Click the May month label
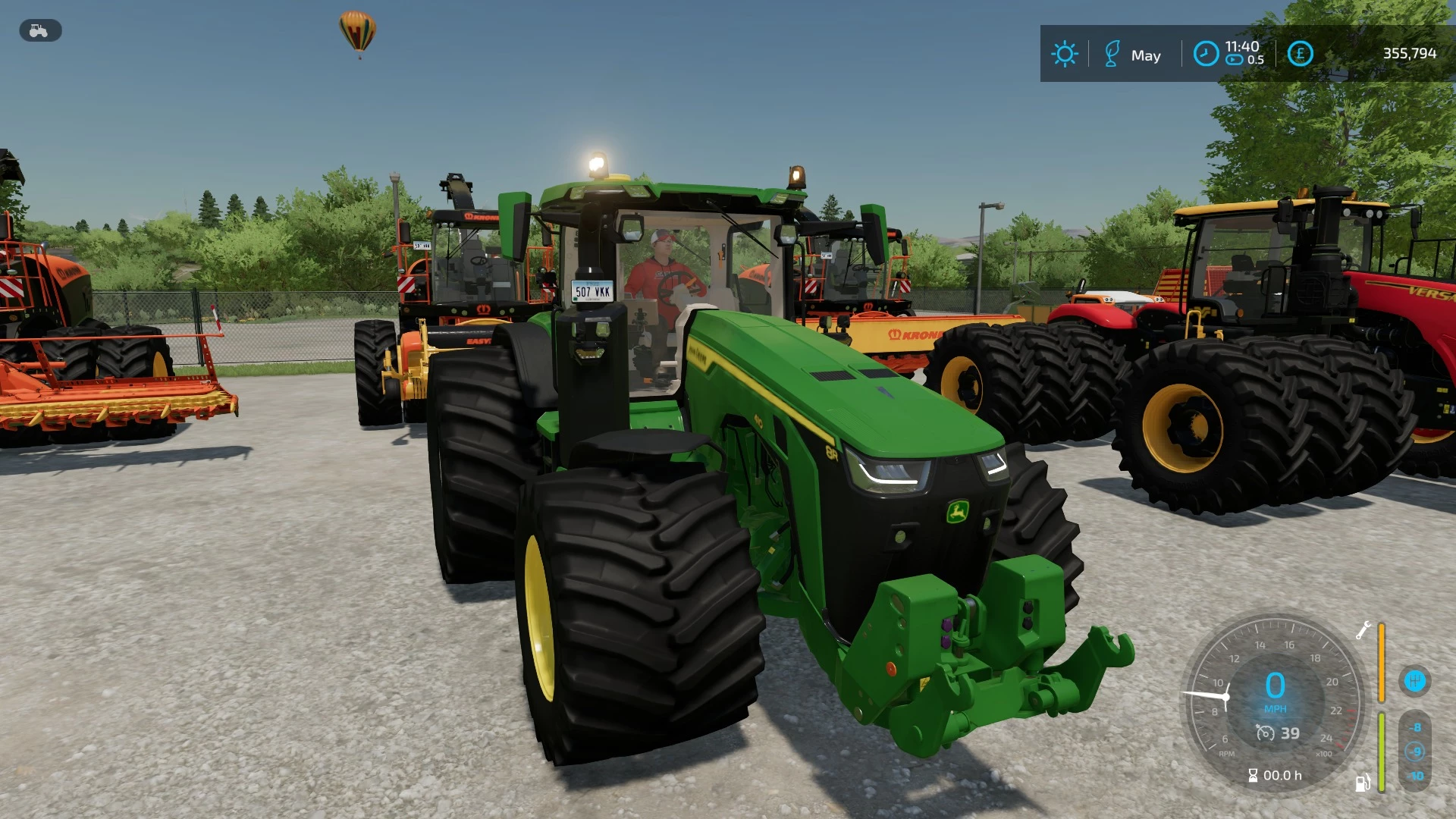1456x819 pixels. pos(1146,53)
